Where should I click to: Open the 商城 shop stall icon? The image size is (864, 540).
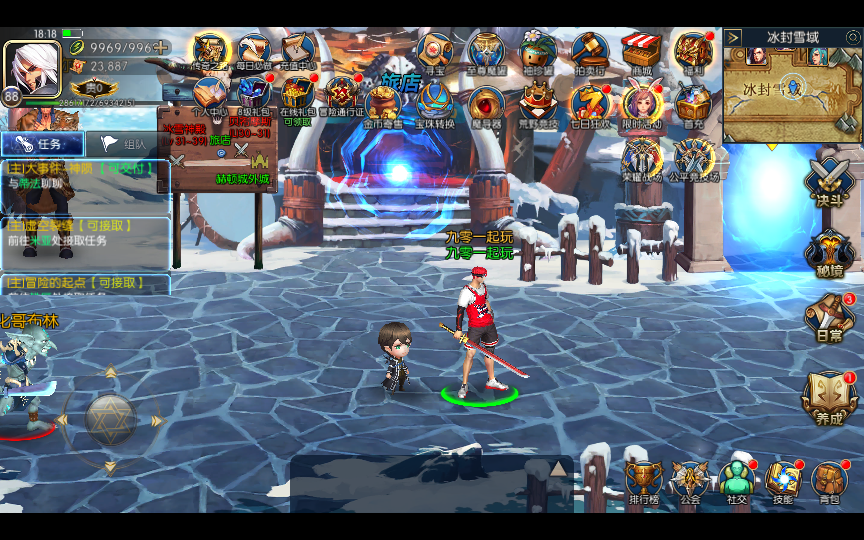click(x=641, y=52)
